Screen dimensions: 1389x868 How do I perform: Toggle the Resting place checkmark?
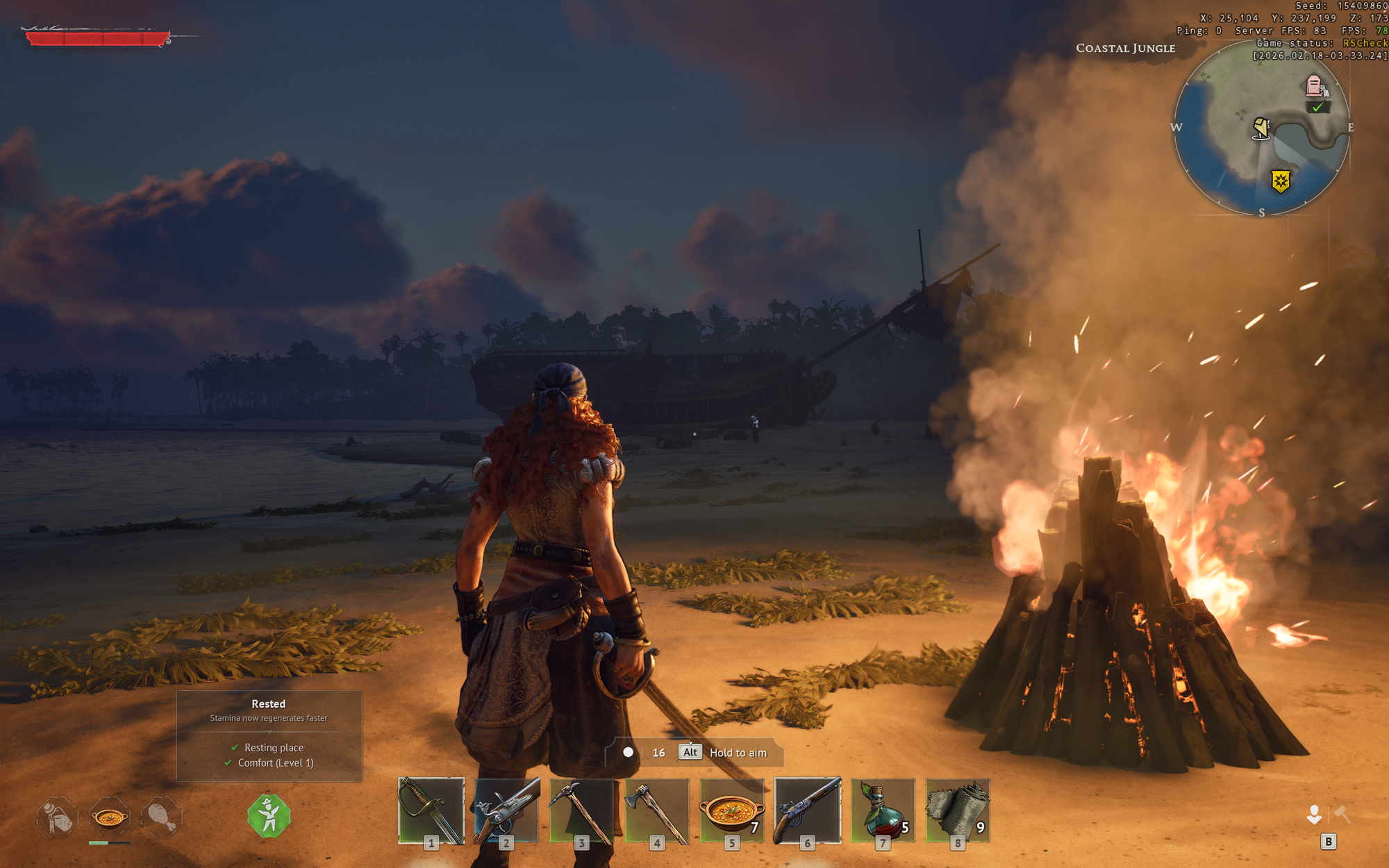[x=234, y=748]
